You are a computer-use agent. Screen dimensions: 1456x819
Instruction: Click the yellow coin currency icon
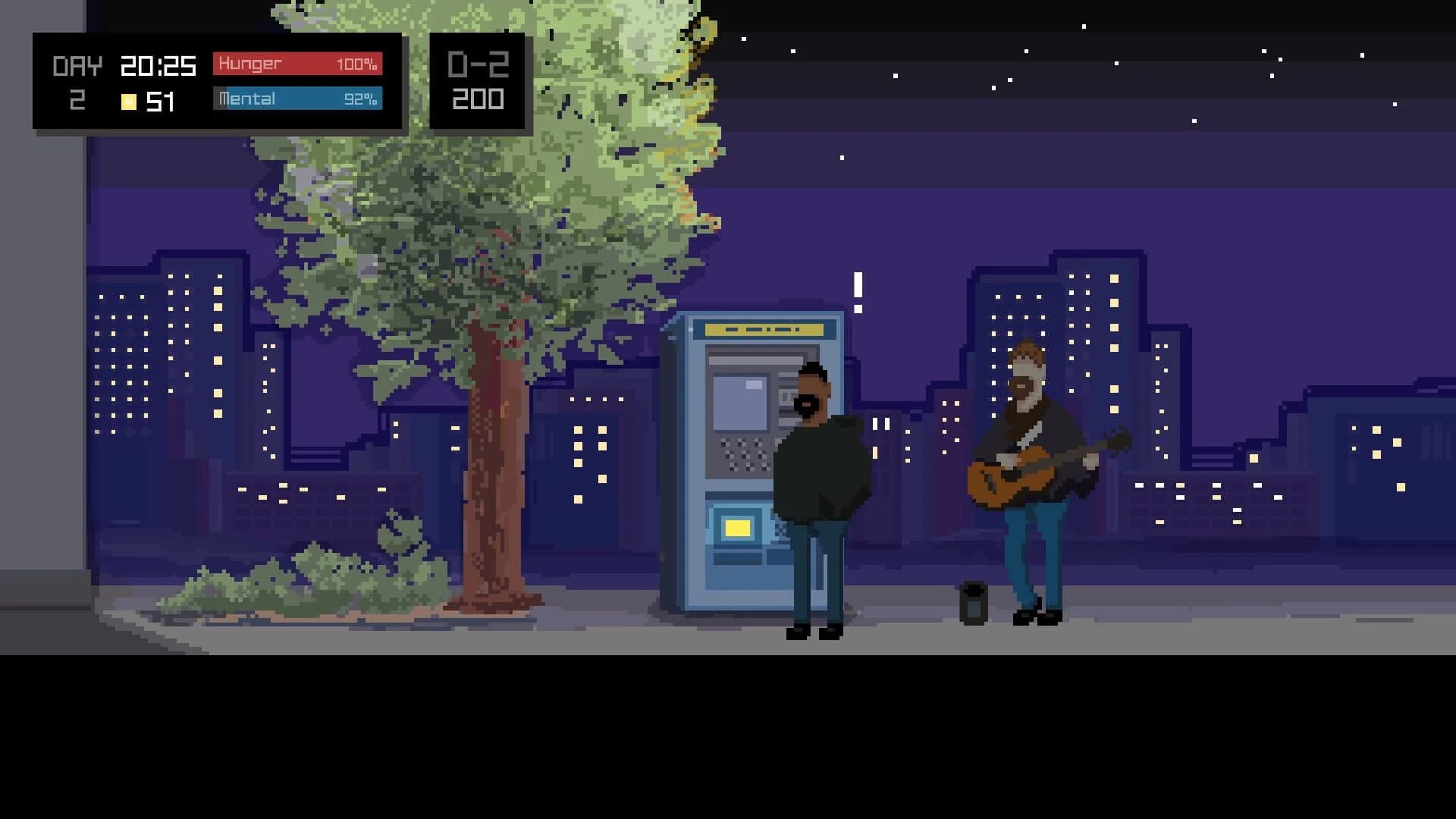coord(129,99)
